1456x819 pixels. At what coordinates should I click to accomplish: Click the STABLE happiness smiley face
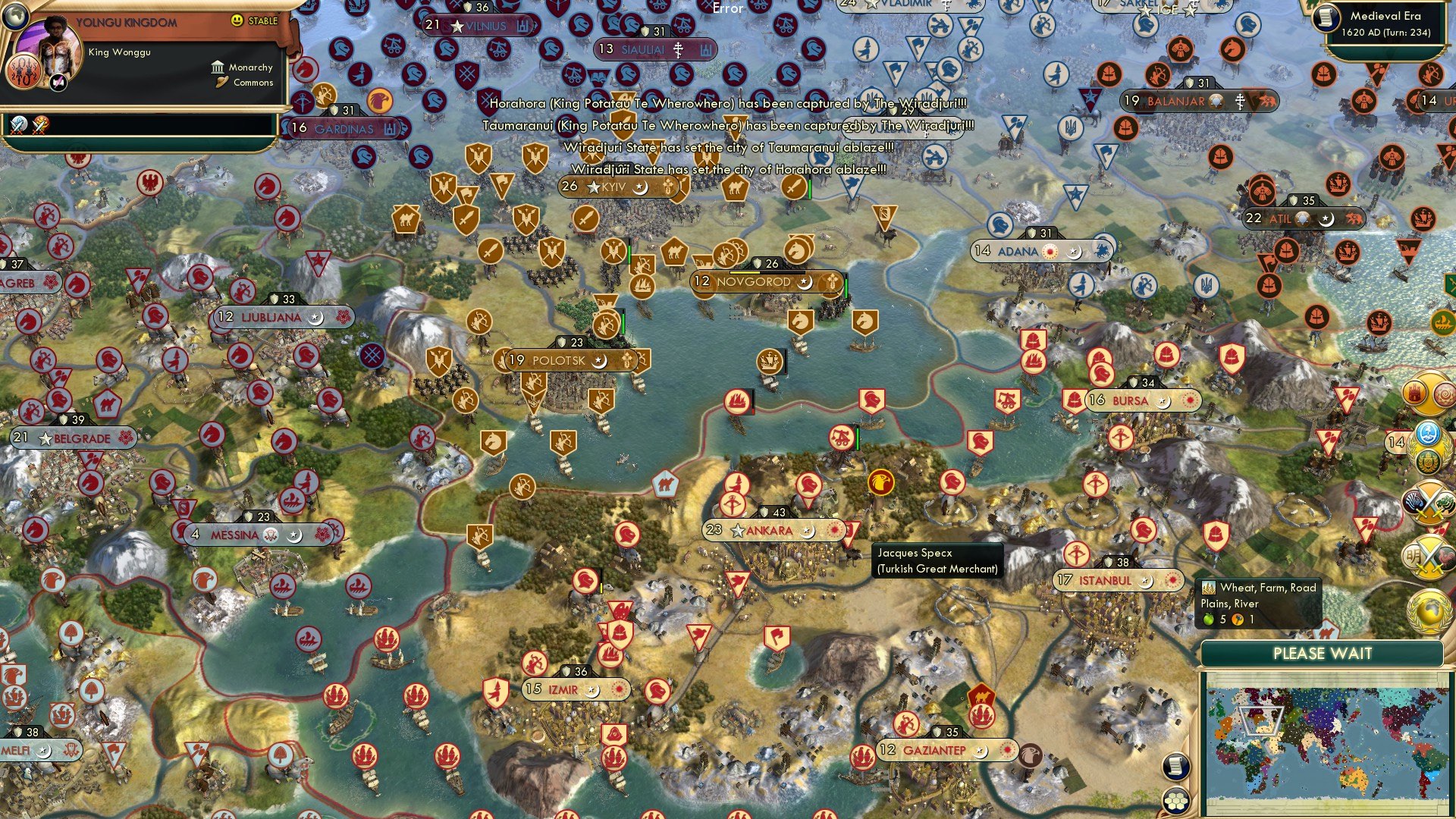pyautogui.click(x=237, y=21)
